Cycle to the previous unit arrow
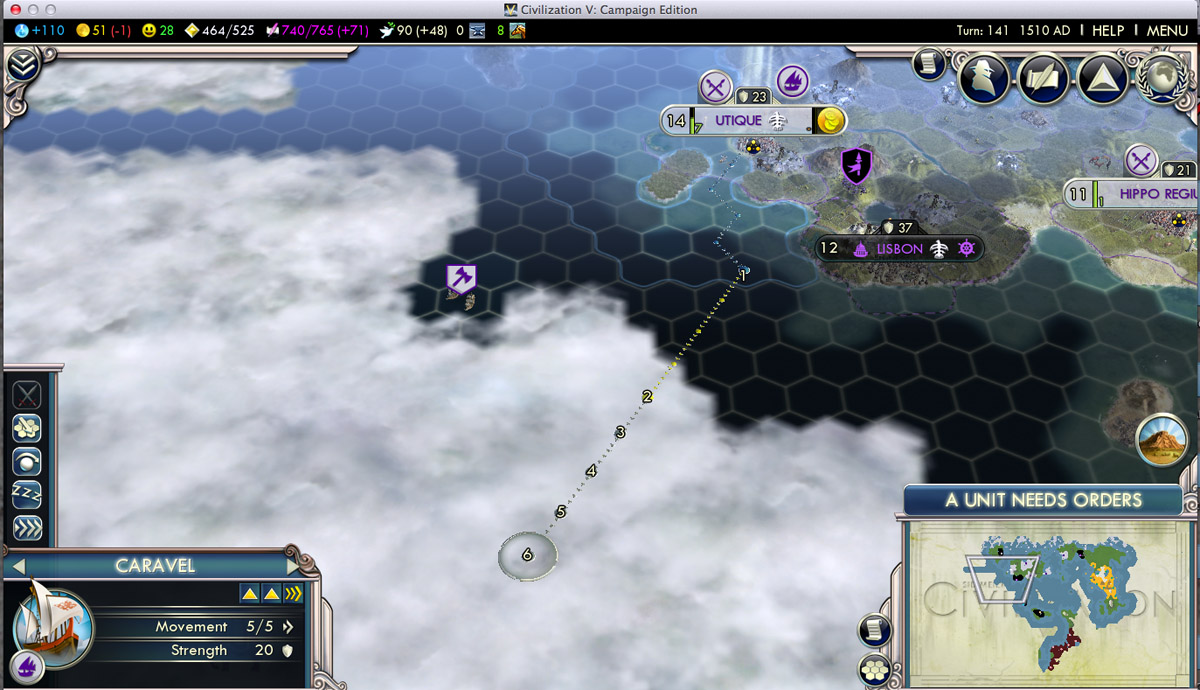 click(17, 566)
